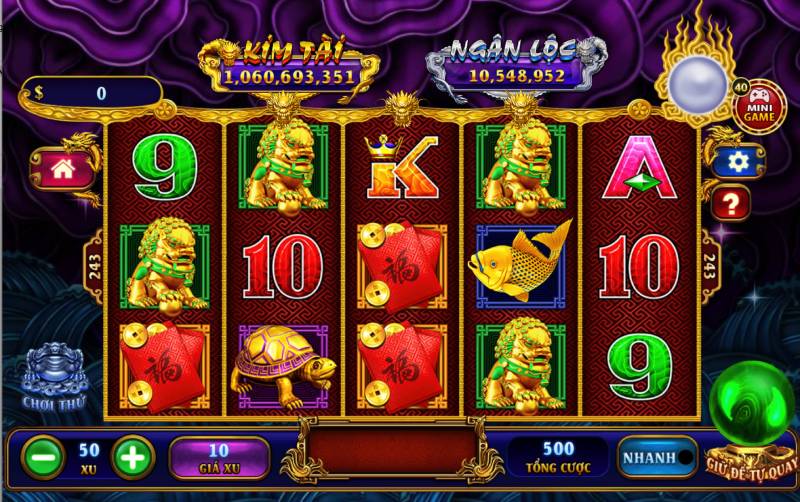Image resolution: width=800 pixels, height=502 pixels.
Task: Toggle the NHANH fast spin switch
Action: tap(657, 457)
